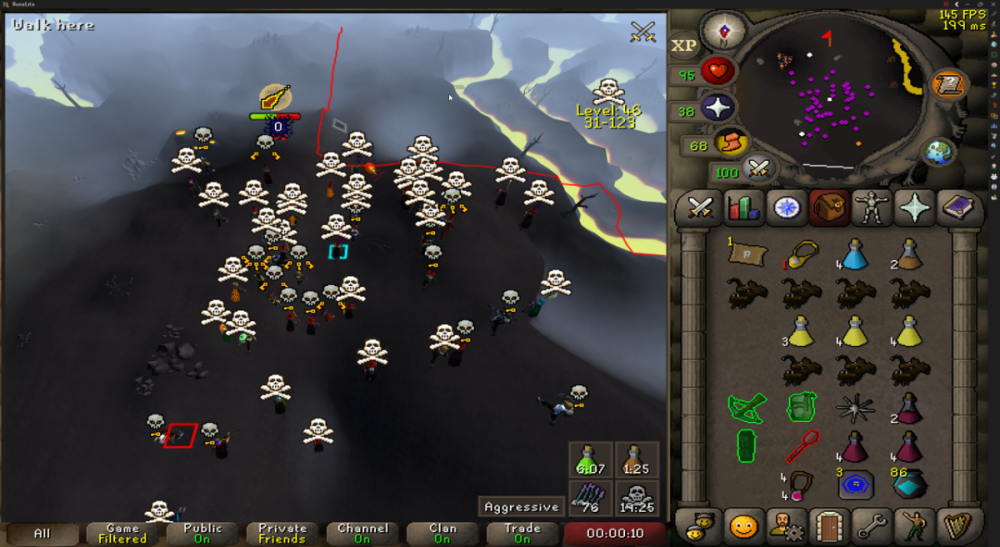
Task: Drink the blue 4-dose potion
Action: 853,254
